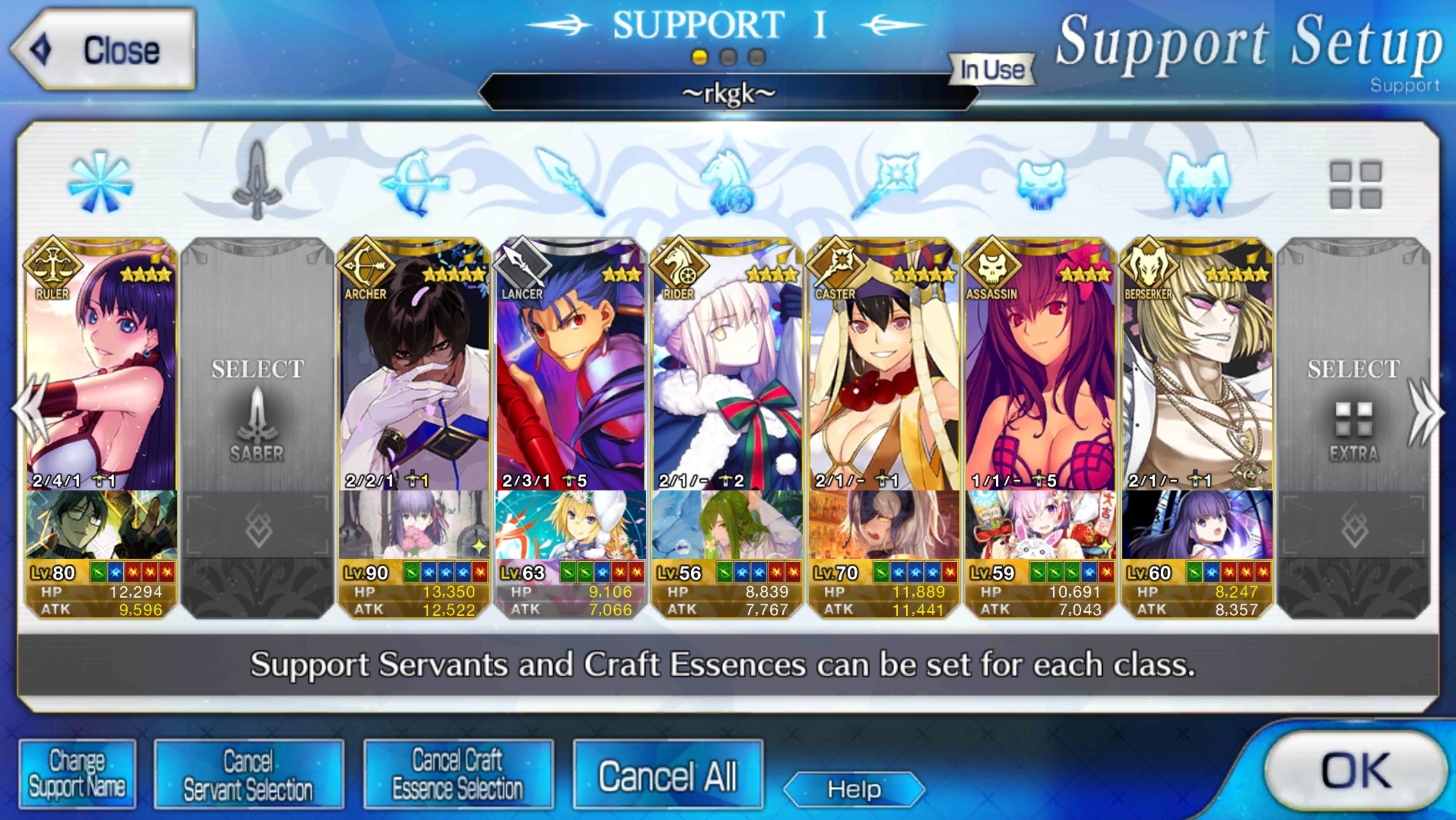Image resolution: width=1456 pixels, height=820 pixels.
Task: Choose Cancel All
Action: [667, 776]
